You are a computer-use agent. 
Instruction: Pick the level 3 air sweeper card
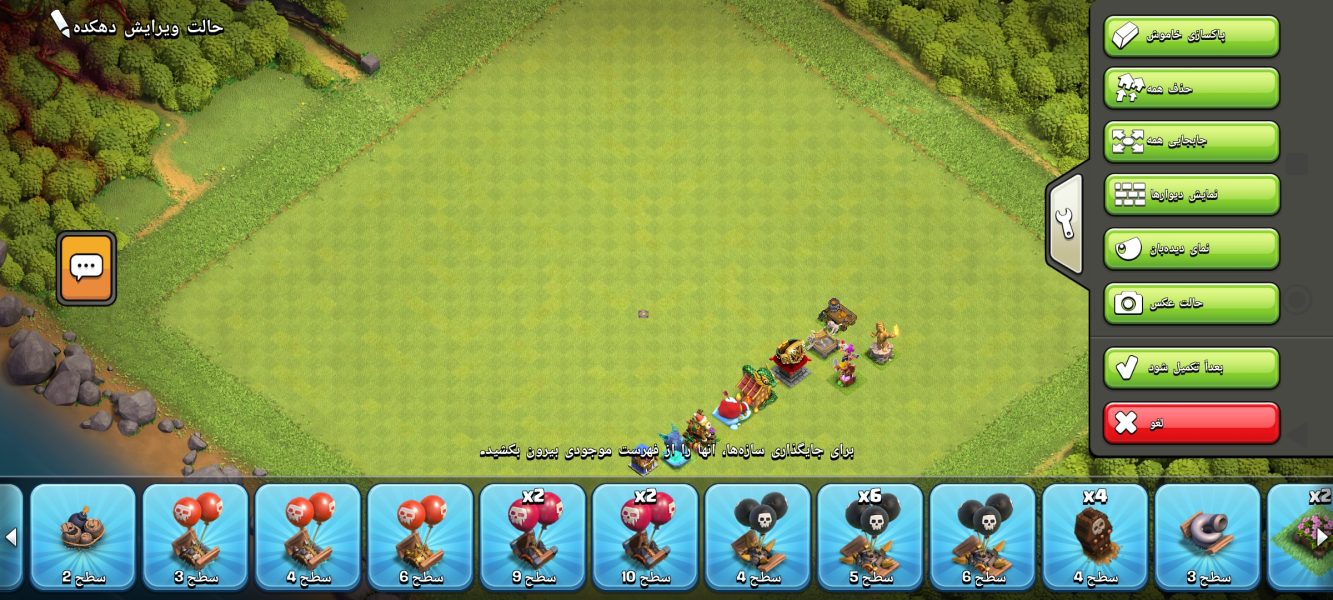[1207, 536]
